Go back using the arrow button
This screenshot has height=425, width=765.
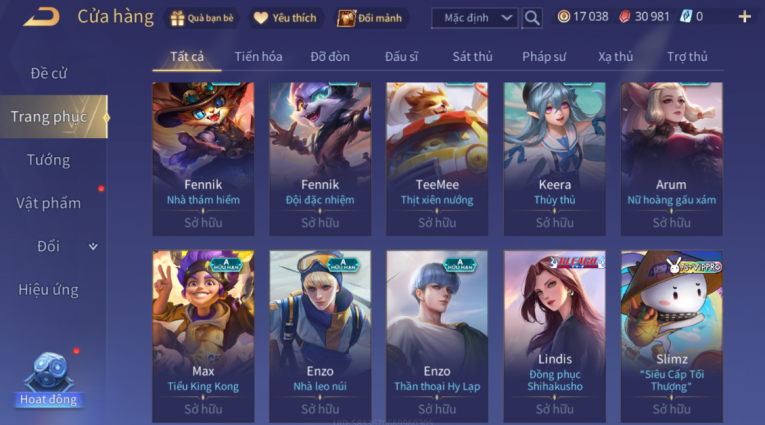41,16
